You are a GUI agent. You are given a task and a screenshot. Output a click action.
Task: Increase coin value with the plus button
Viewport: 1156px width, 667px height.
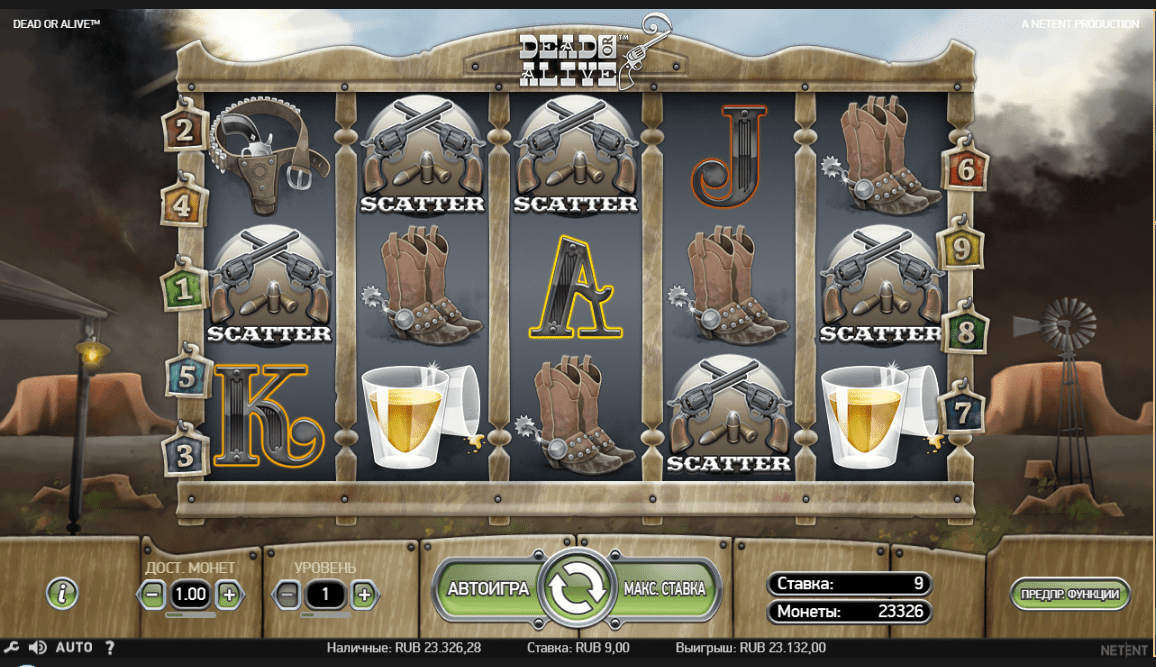coord(228,595)
